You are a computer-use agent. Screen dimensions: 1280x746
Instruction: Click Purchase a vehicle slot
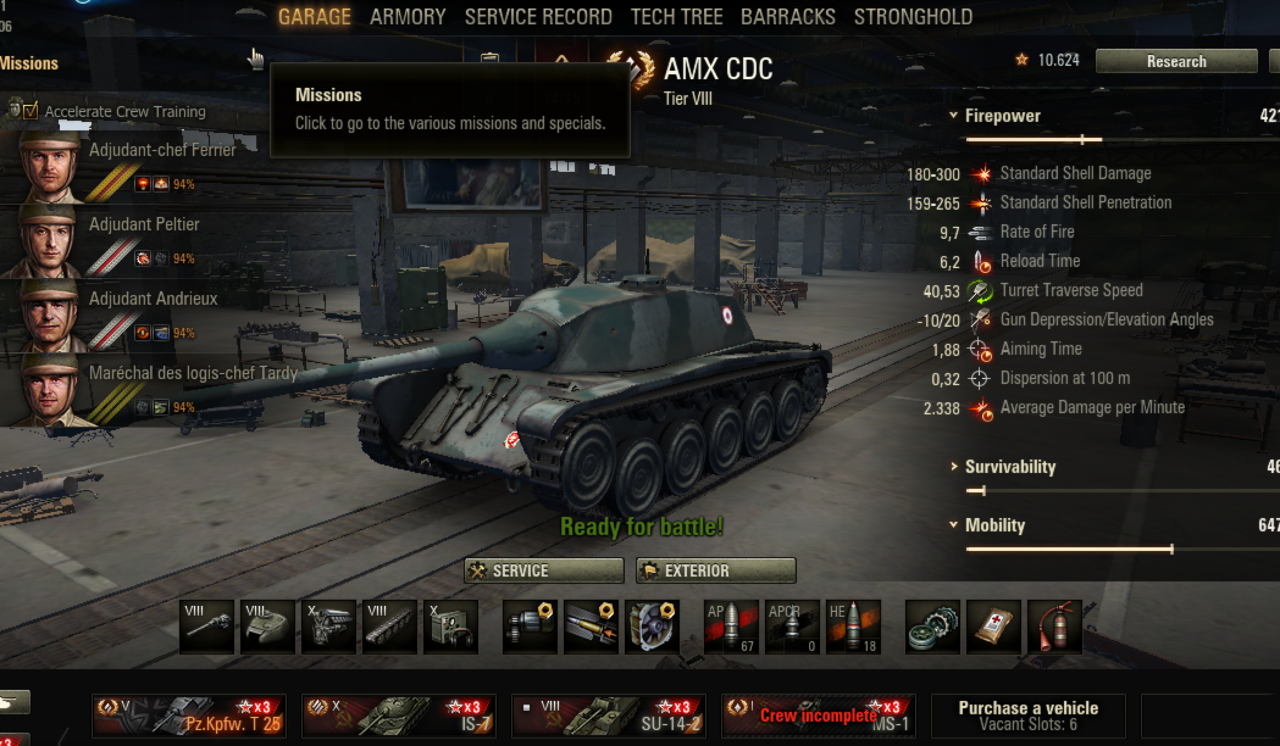click(1028, 715)
